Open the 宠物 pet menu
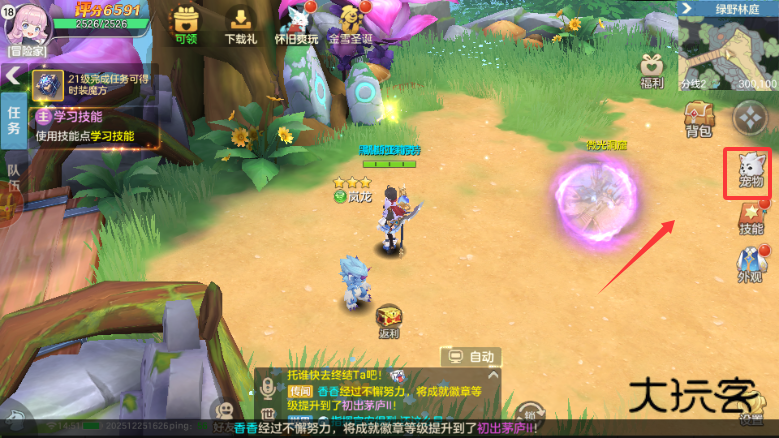 pyautogui.click(x=750, y=170)
